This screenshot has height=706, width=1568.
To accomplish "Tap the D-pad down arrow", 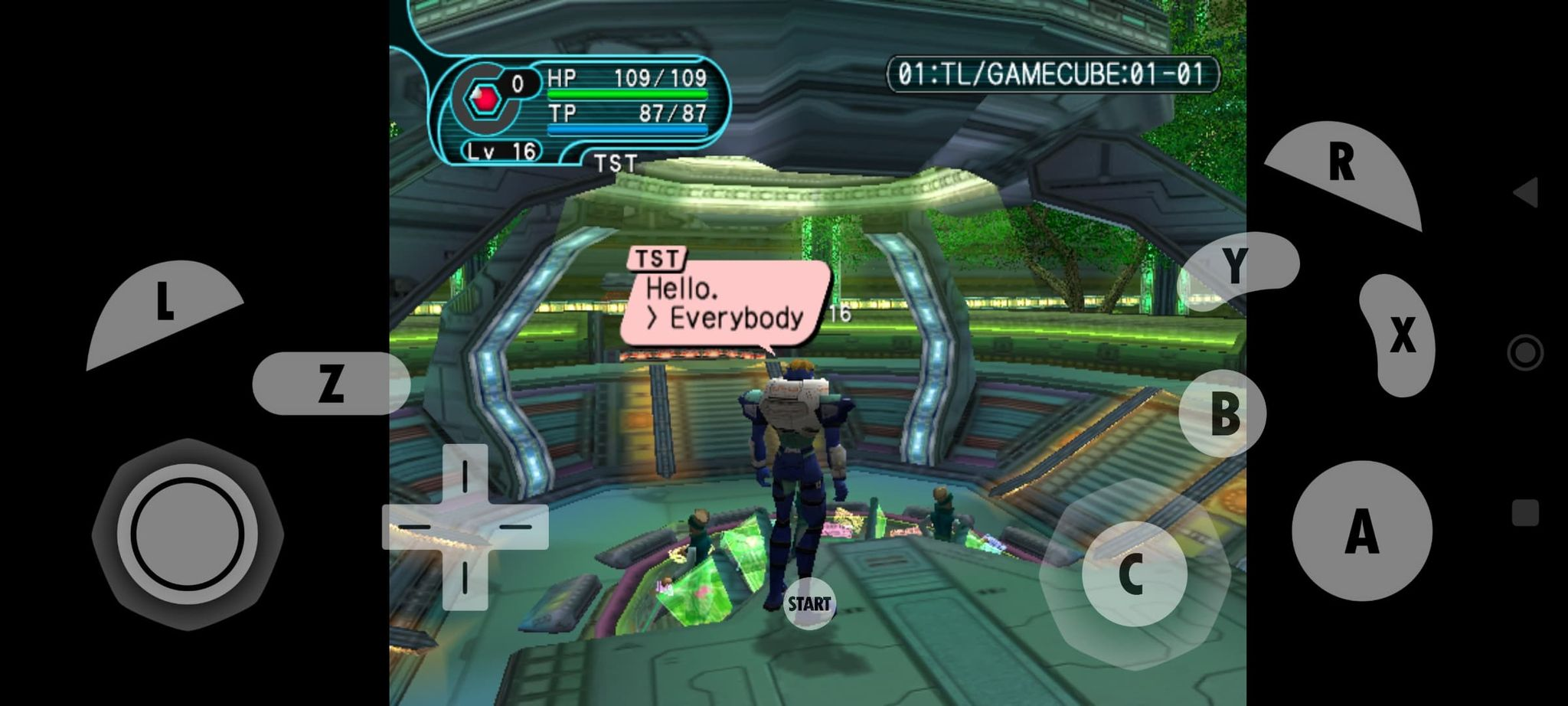I will (x=465, y=579).
